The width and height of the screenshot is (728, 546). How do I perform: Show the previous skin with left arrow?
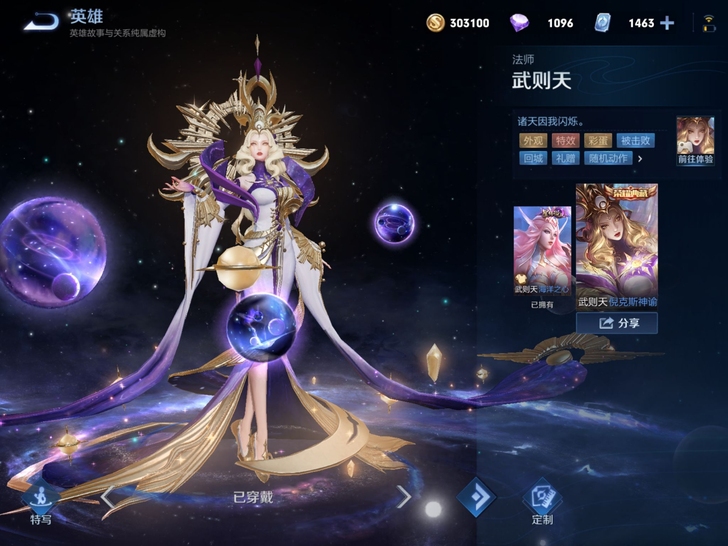(x=107, y=496)
